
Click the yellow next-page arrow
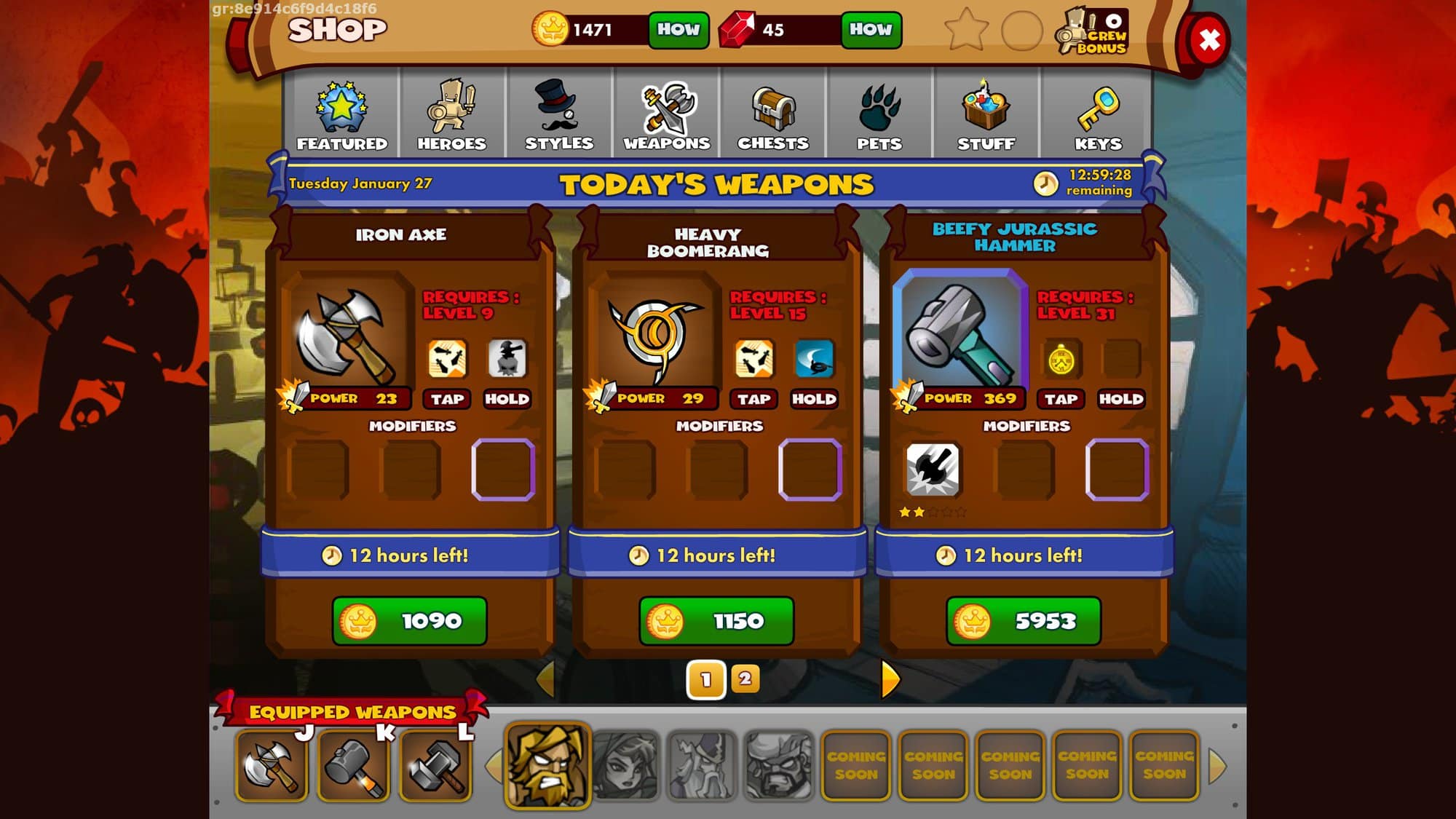(890, 679)
